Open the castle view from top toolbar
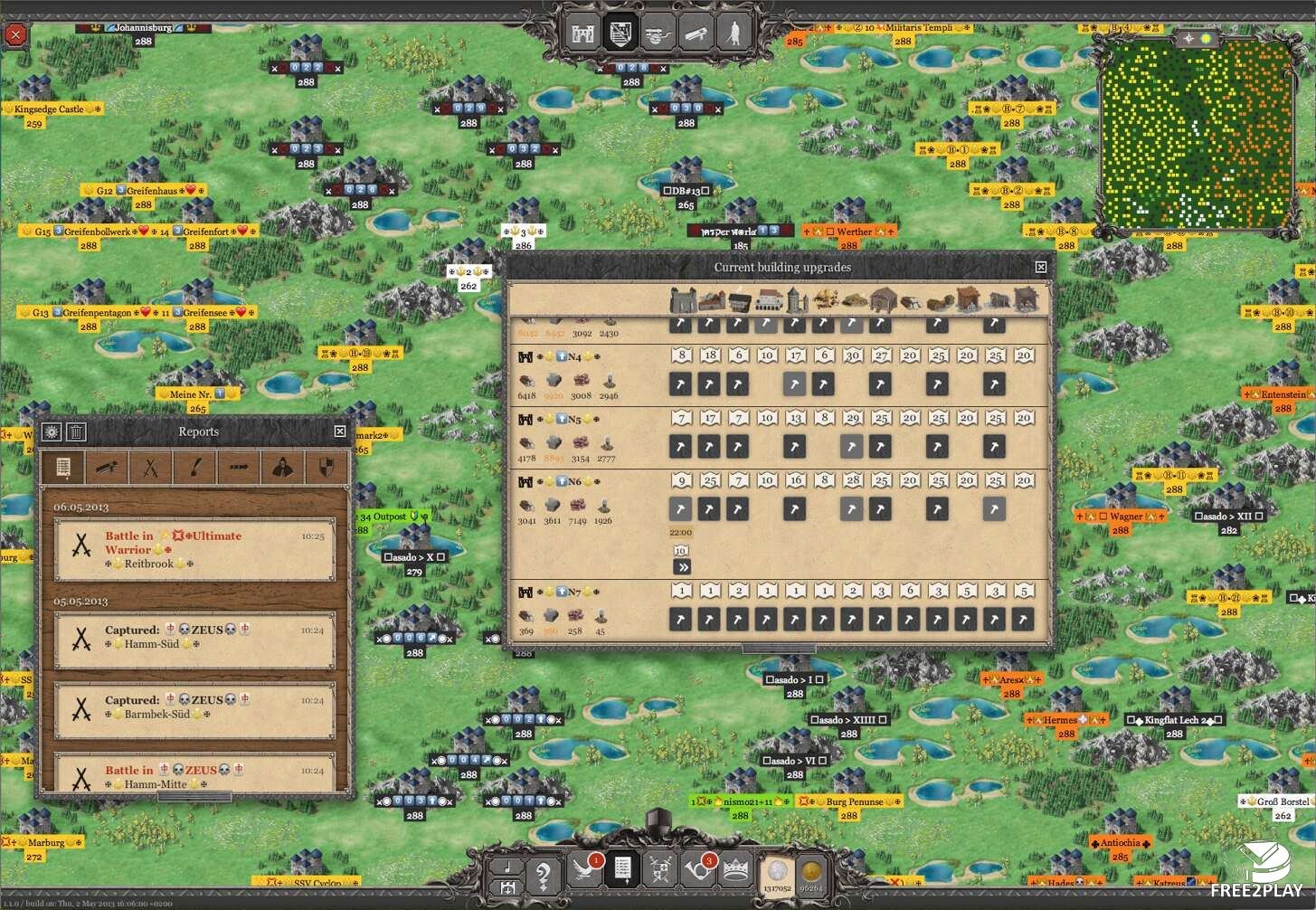 583,34
